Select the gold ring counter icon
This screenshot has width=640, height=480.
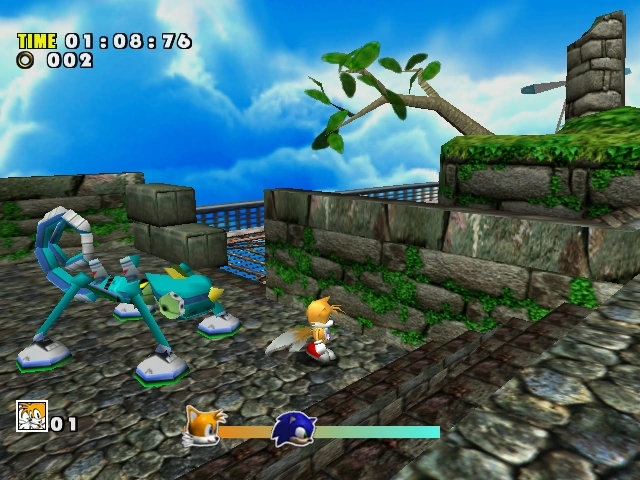26,60
